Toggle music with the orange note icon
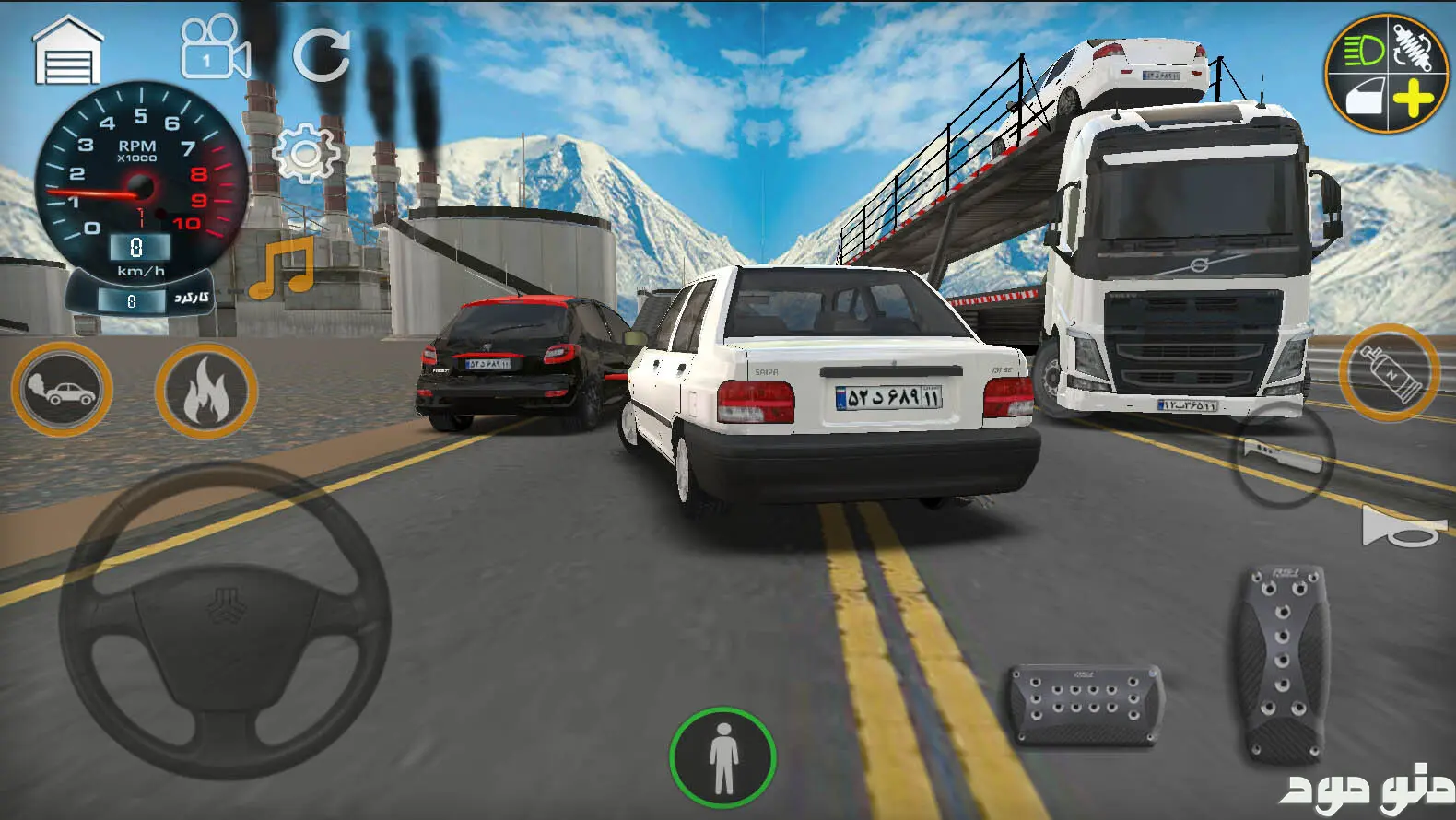 click(283, 268)
